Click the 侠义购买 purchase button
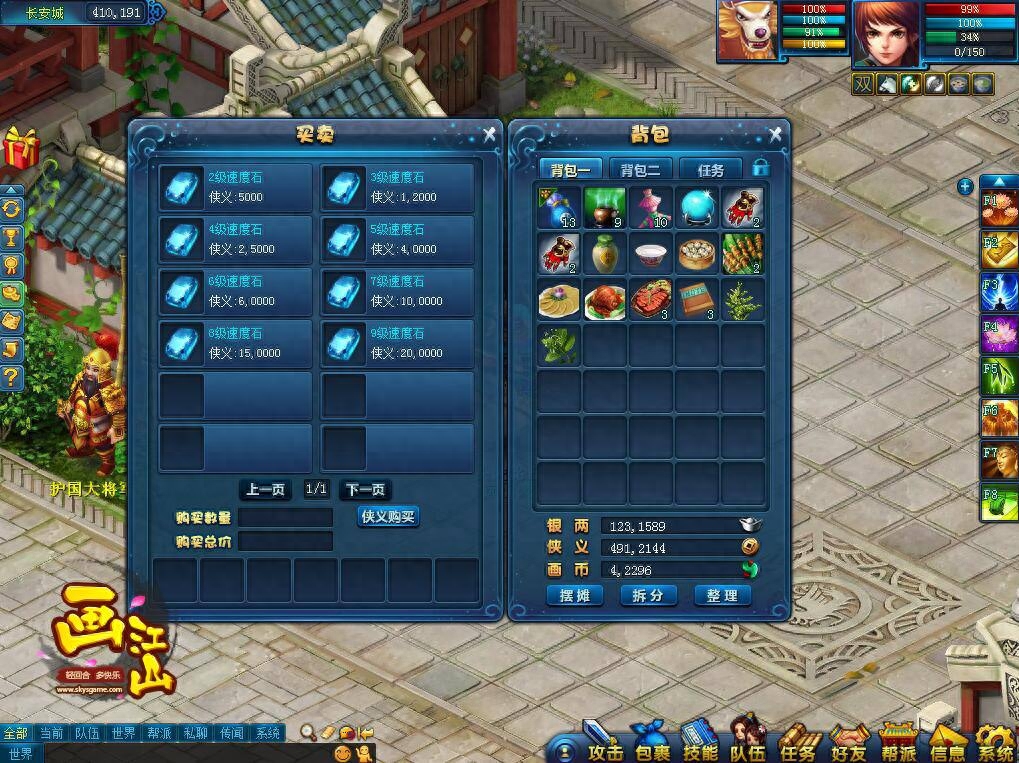Image resolution: width=1019 pixels, height=763 pixels. 388,516
